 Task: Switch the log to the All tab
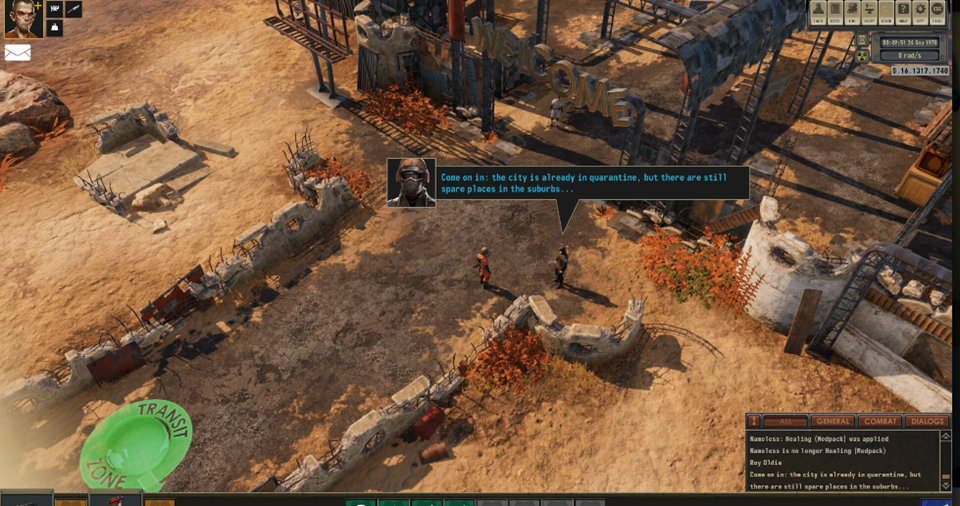[786, 421]
